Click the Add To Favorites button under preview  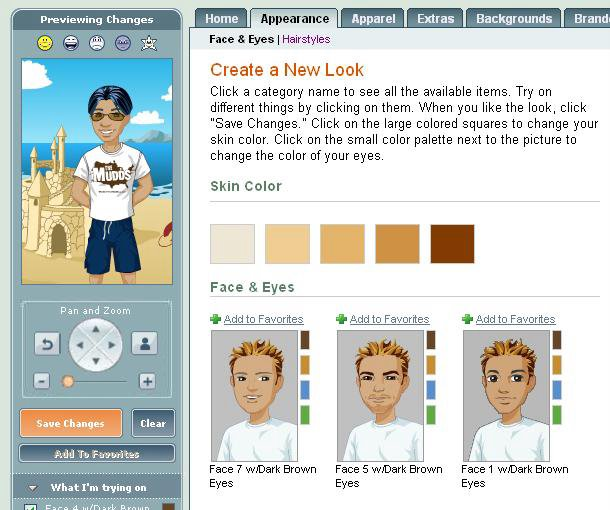(96, 454)
